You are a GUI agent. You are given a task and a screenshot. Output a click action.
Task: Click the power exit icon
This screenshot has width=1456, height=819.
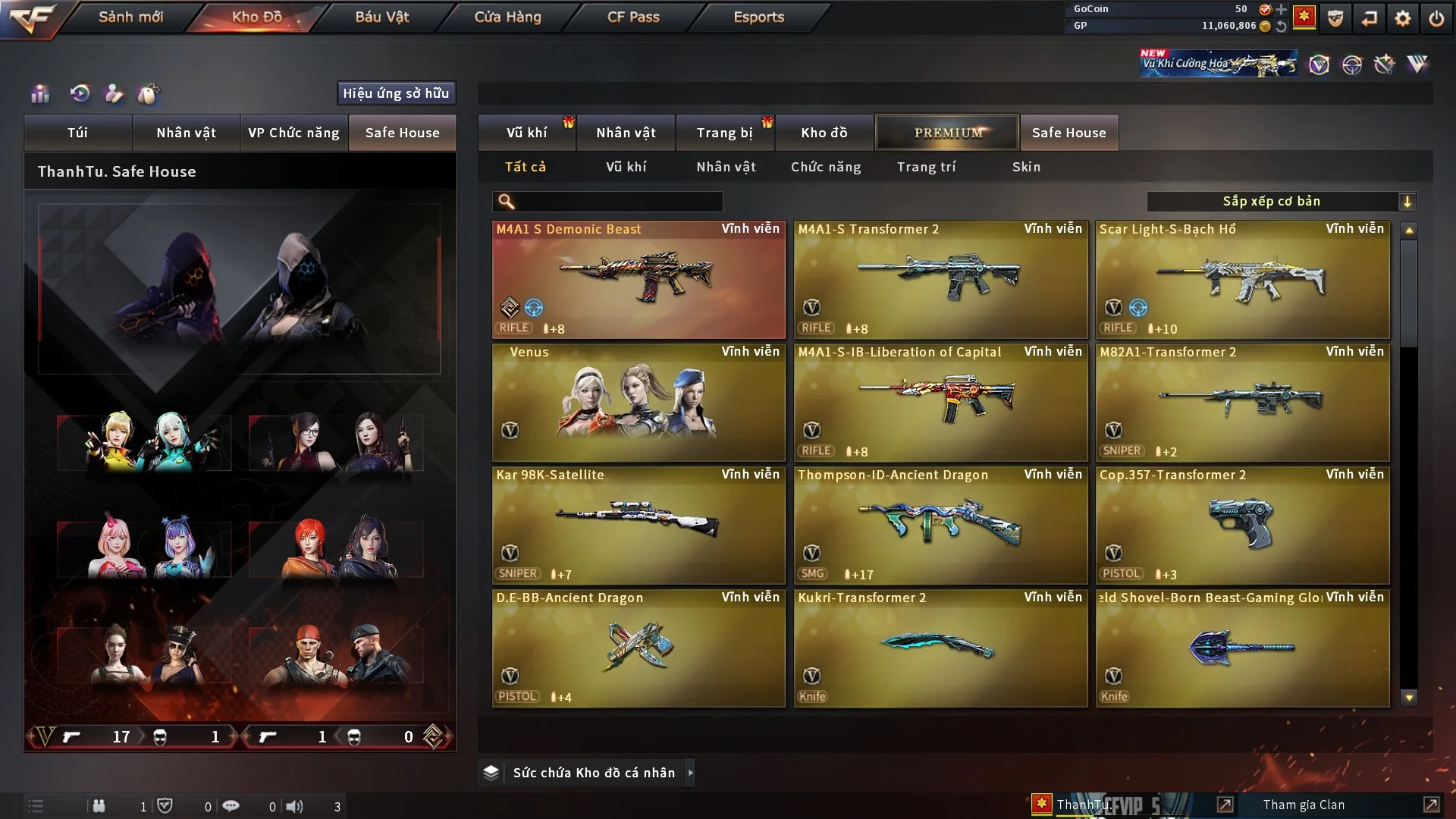pyautogui.click(x=1436, y=18)
